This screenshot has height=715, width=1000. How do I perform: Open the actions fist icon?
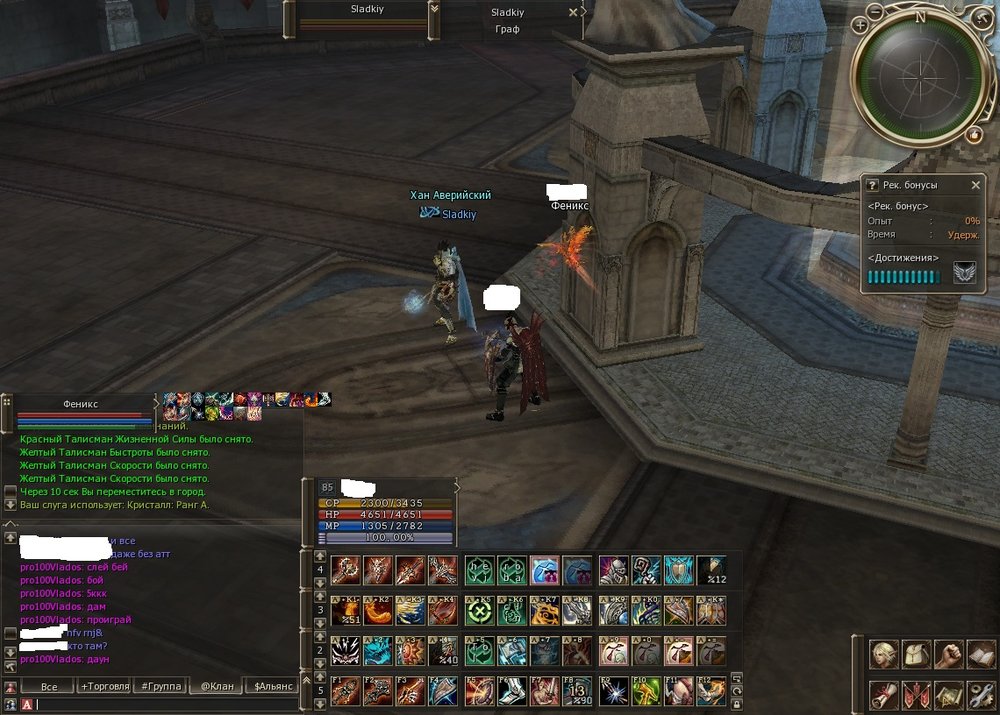click(948, 655)
